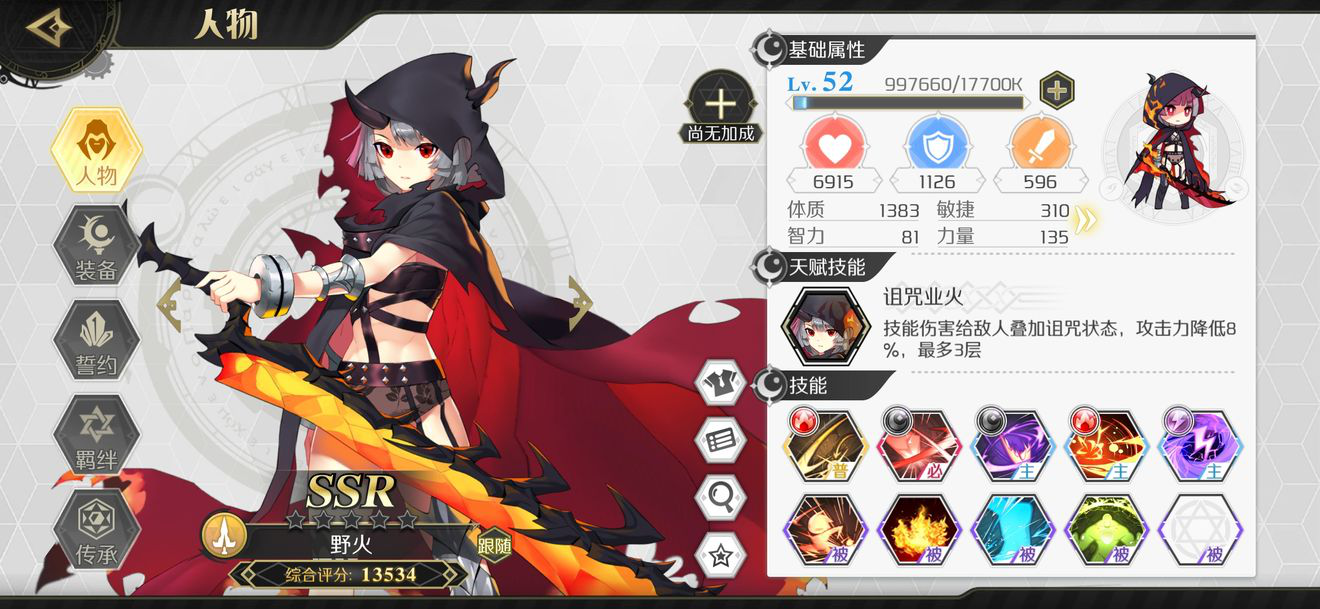Switch to the 誓约 tab

97,340
